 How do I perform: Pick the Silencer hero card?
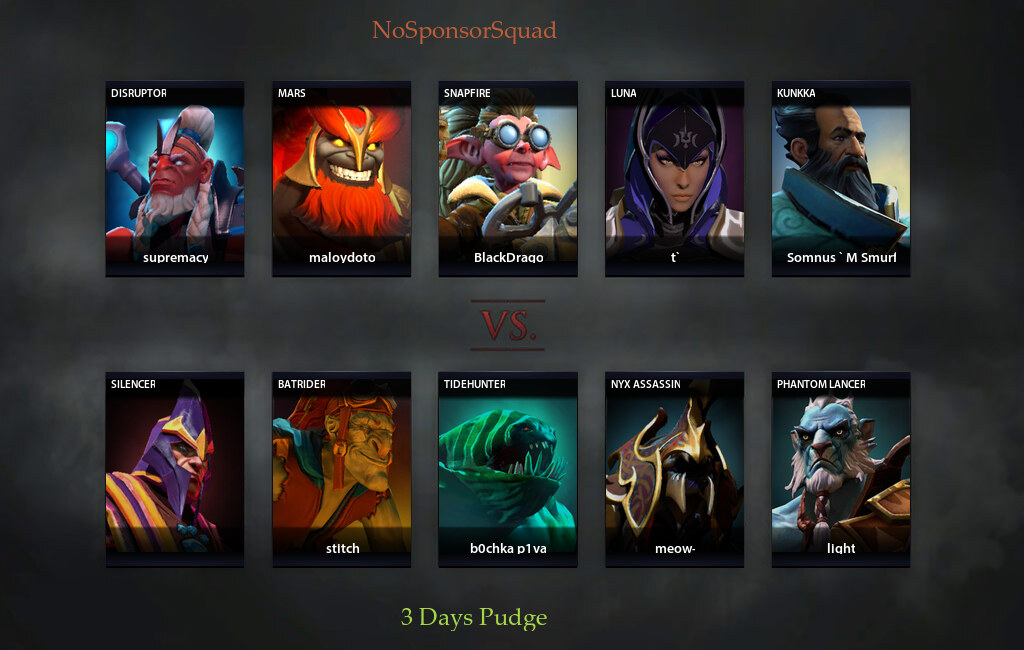175,469
